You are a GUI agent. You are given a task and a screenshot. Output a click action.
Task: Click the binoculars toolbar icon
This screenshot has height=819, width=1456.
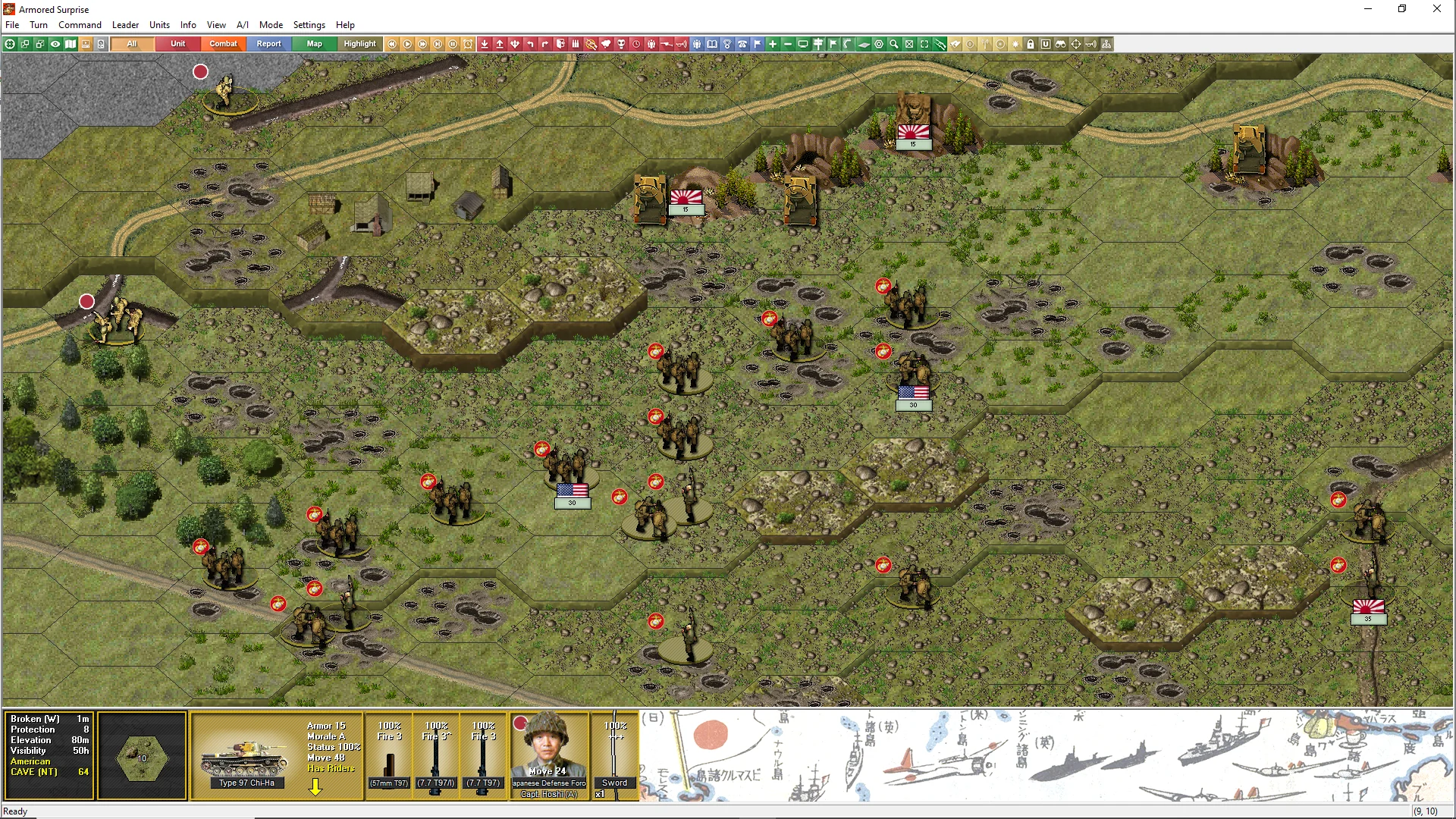[x=1061, y=44]
